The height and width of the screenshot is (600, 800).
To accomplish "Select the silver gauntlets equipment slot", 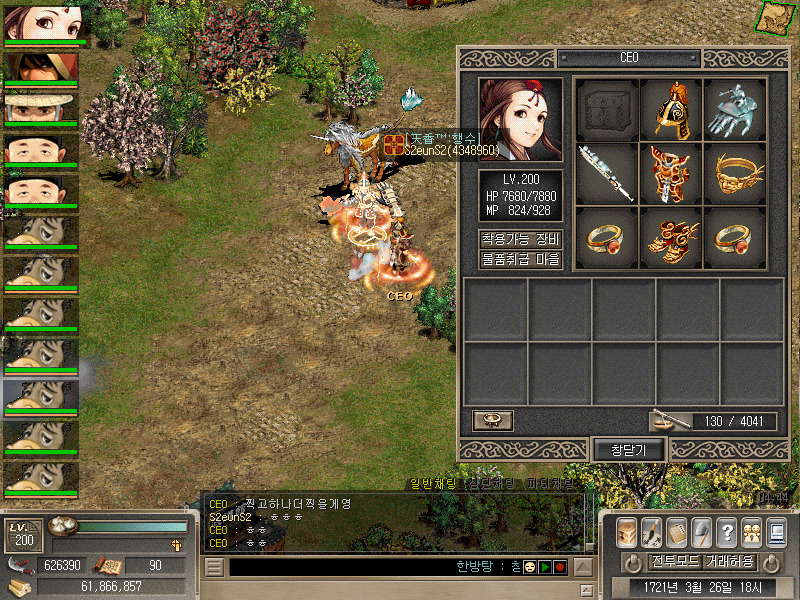I will 735,110.
